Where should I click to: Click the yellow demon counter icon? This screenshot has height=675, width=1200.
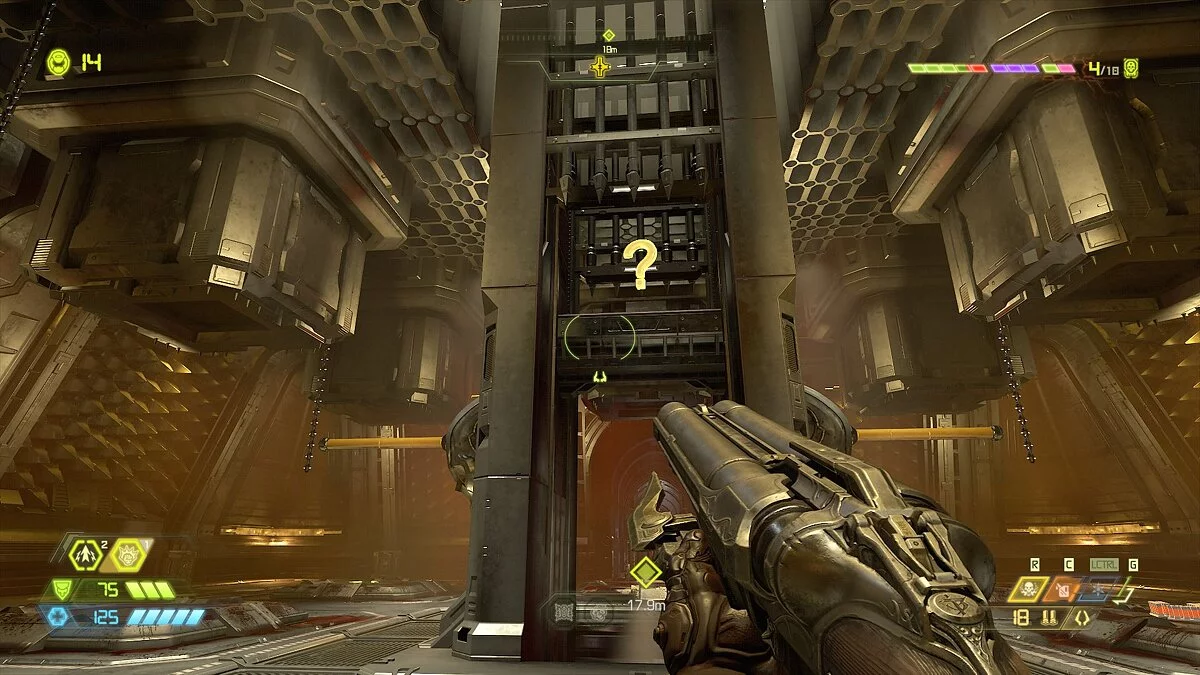1131,68
